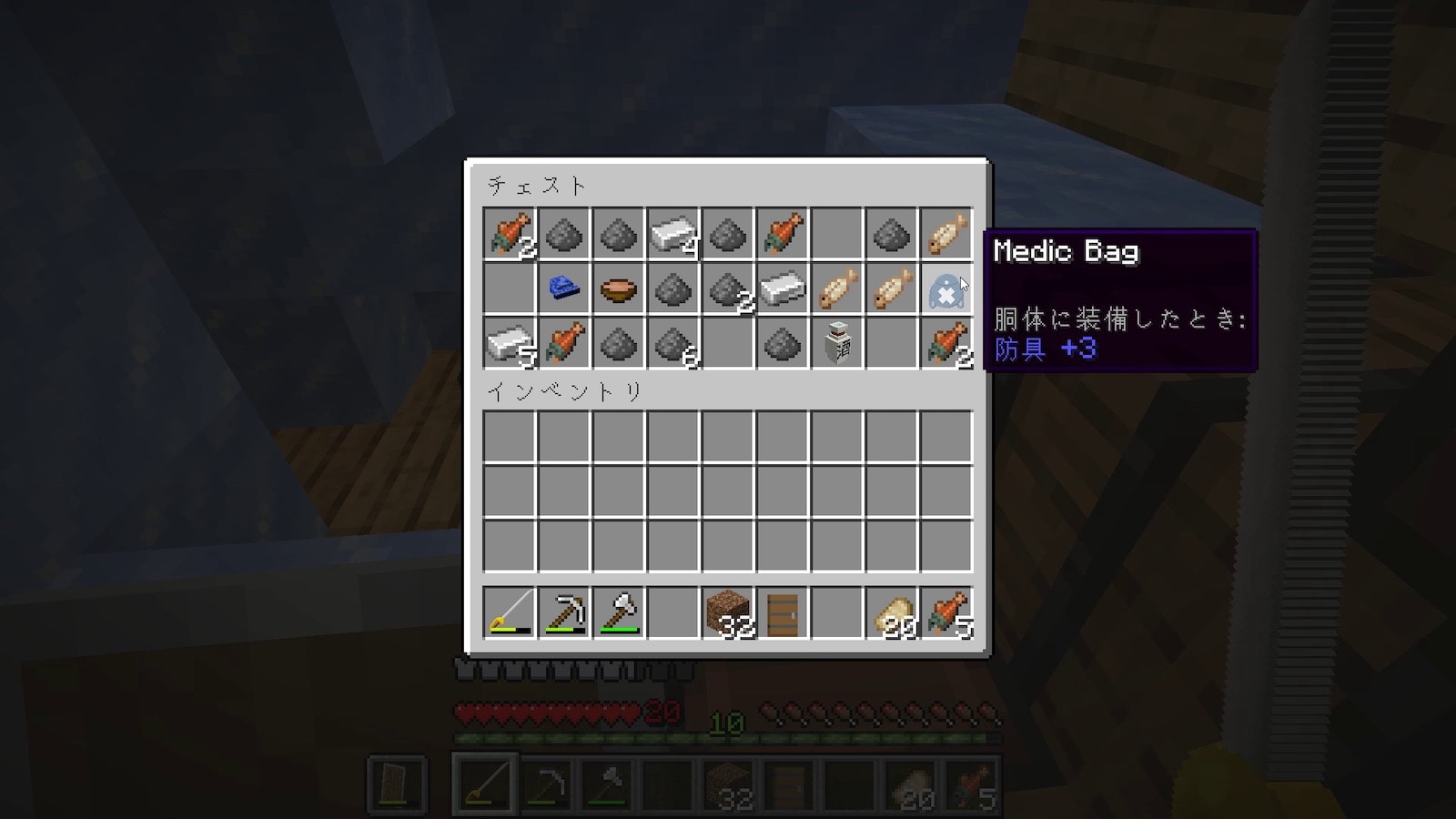This screenshot has width=1456, height=819.
Task: Pick up the stack of 6 gunpowder
Action: 672,345
